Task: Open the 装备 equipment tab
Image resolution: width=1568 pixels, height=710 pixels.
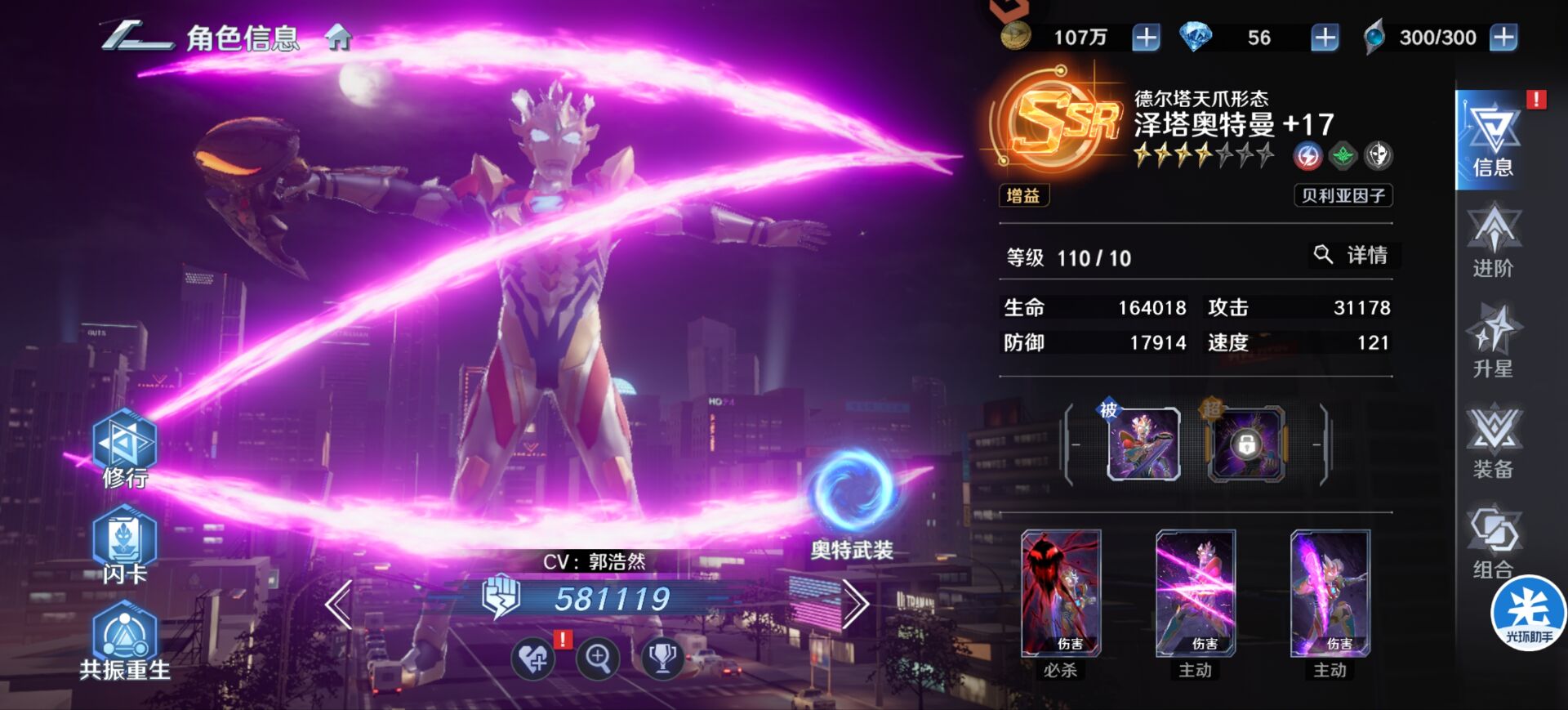Action: pyautogui.click(x=1493, y=442)
